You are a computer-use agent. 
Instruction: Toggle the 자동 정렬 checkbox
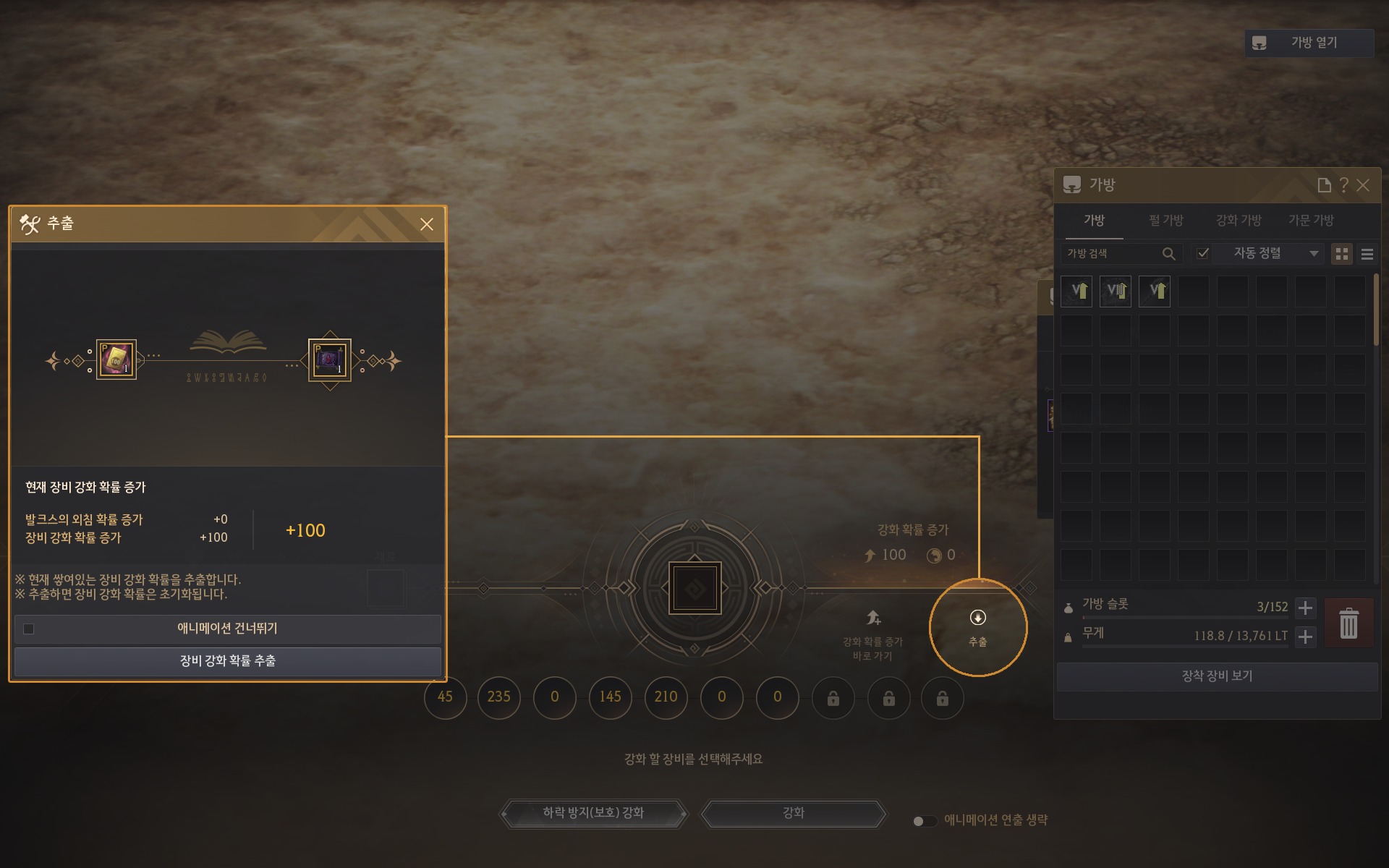pyautogui.click(x=1202, y=253)
